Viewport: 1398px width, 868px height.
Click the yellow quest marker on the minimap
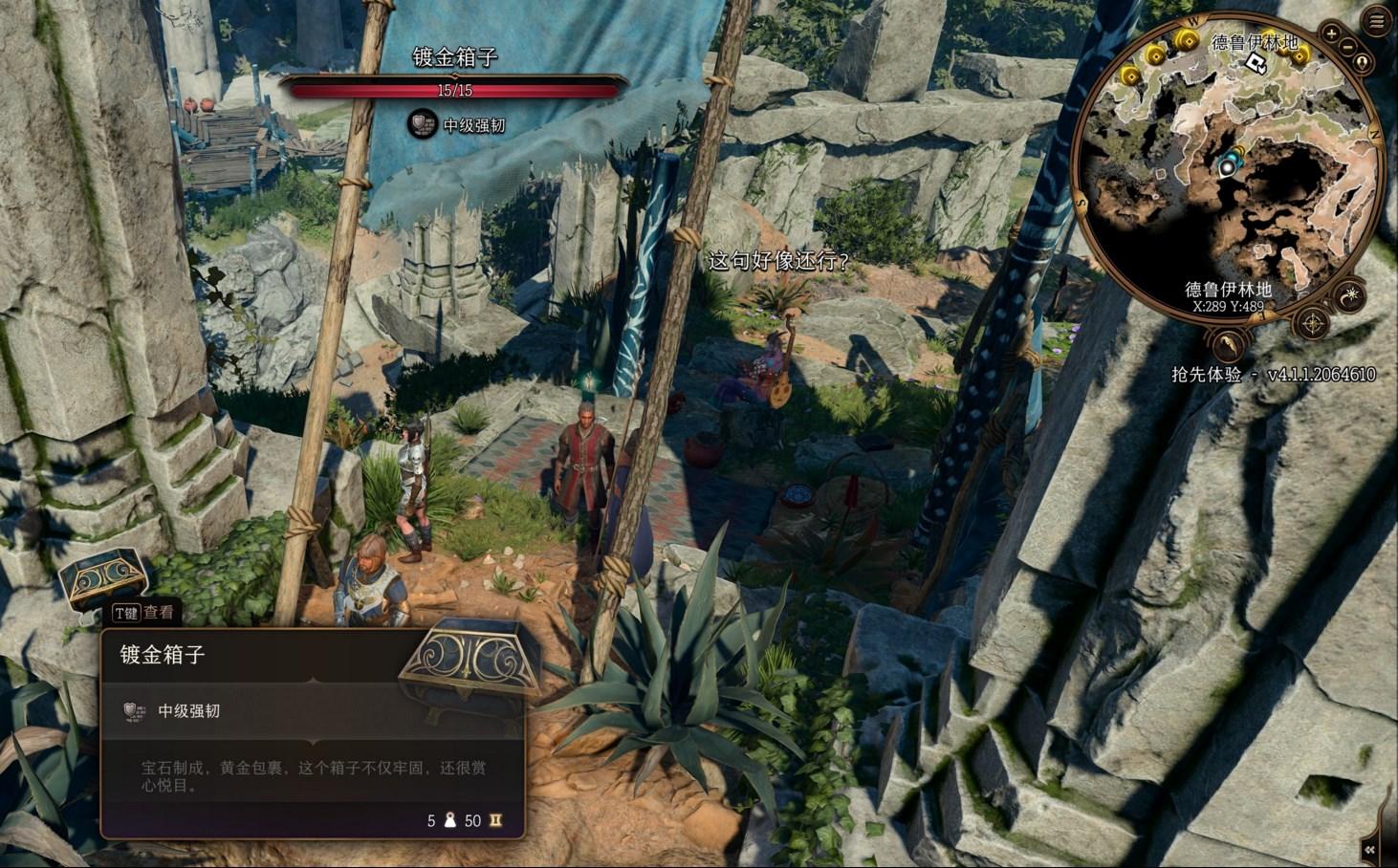[1187, 40]
